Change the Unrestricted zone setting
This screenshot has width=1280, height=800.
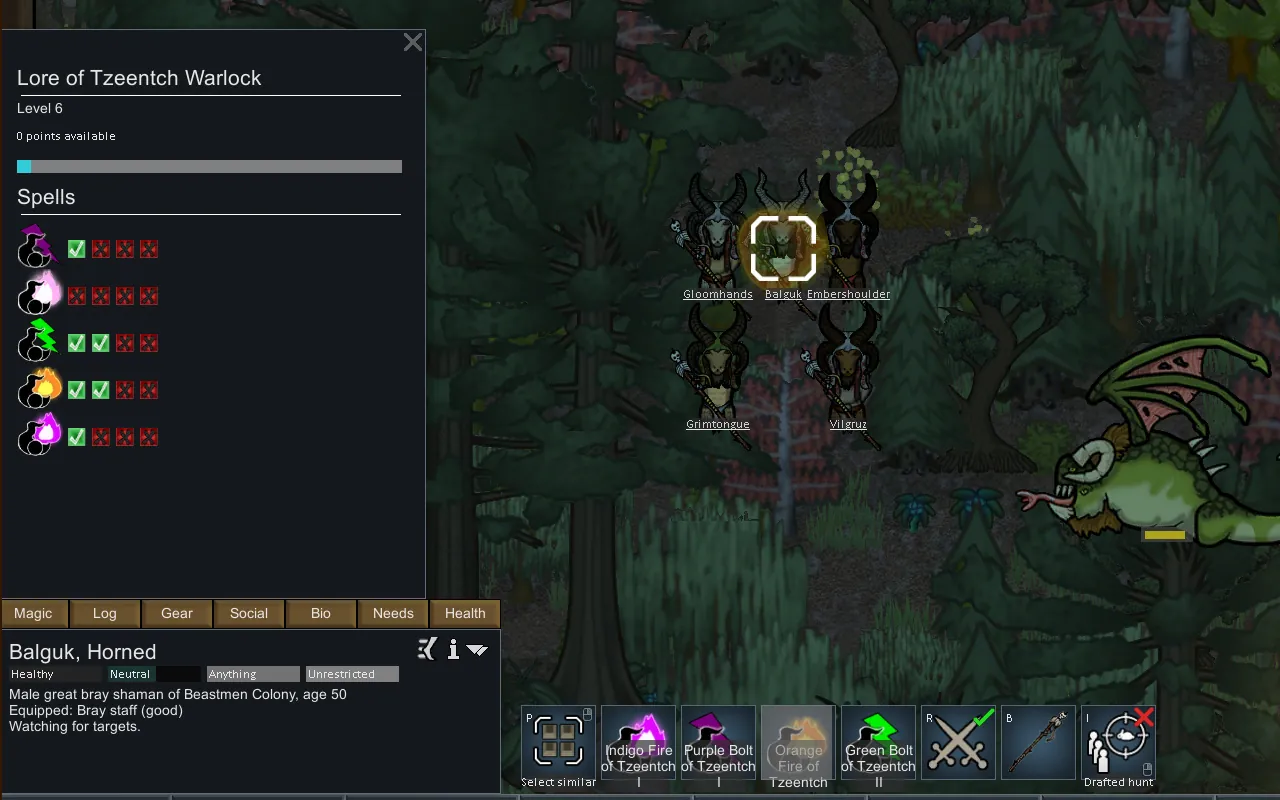pos(352,674)
